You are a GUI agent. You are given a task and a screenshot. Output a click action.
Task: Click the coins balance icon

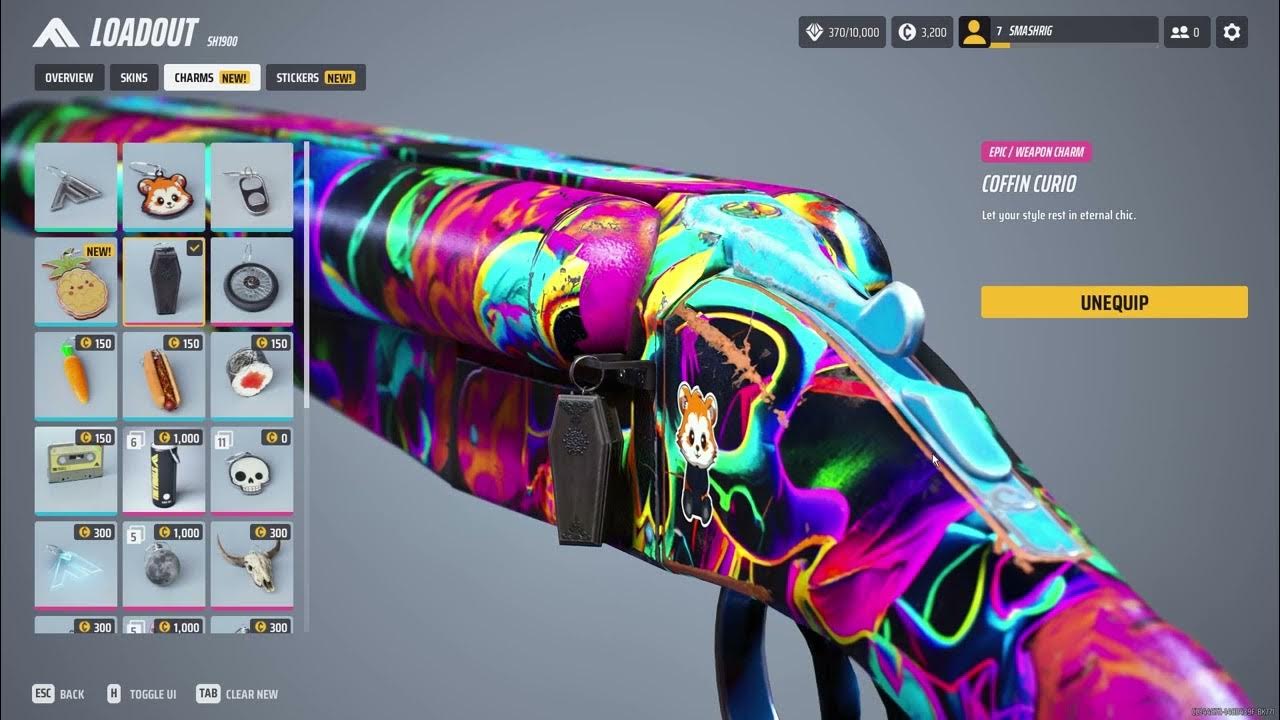903,31
